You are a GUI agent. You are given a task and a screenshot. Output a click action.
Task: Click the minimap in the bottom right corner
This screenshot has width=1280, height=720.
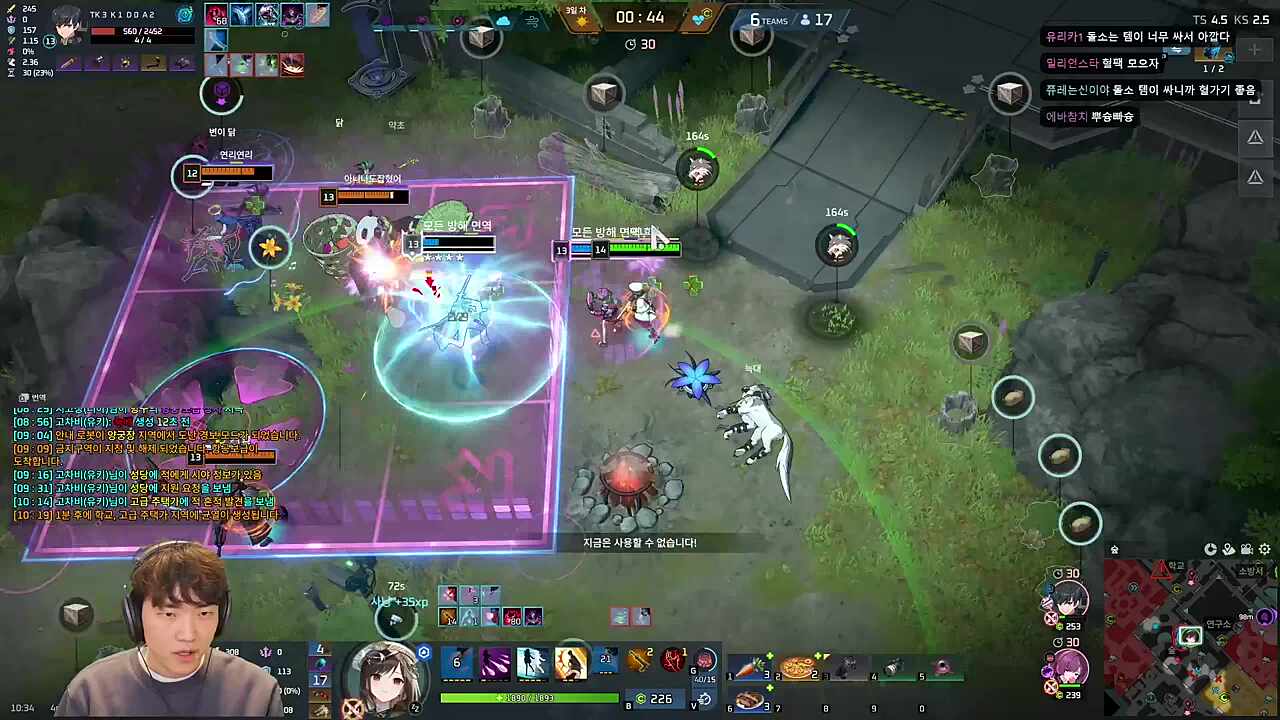1195,635
